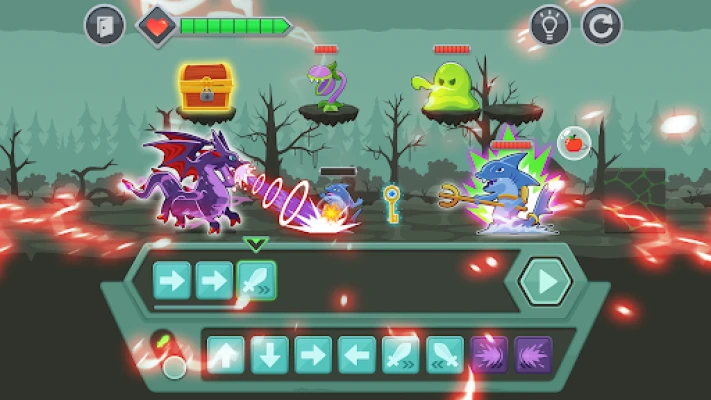Add the up arrow move command
Viewport: 711px width, 400px height.
(226, 355)
